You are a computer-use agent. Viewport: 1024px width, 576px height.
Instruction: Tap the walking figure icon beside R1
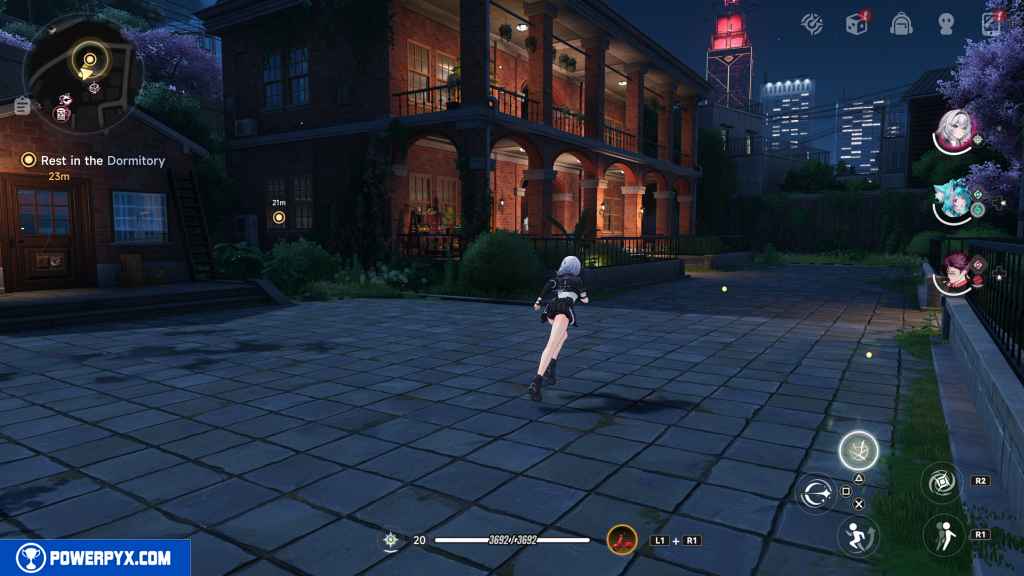(x=942, y=534)
